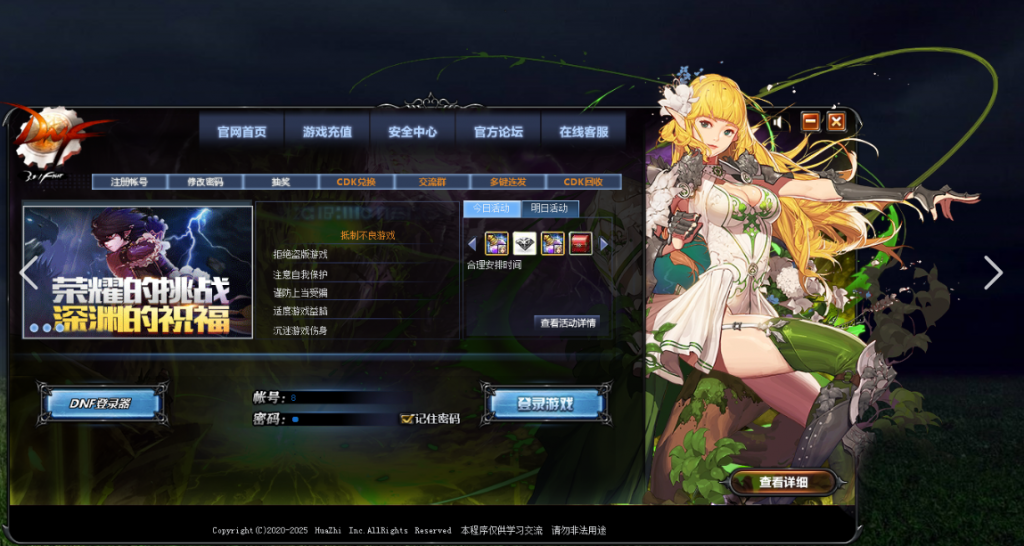Select the 抽奖 lottery button
Viewport: 1024px width, 546px height.
click(281, 182)
